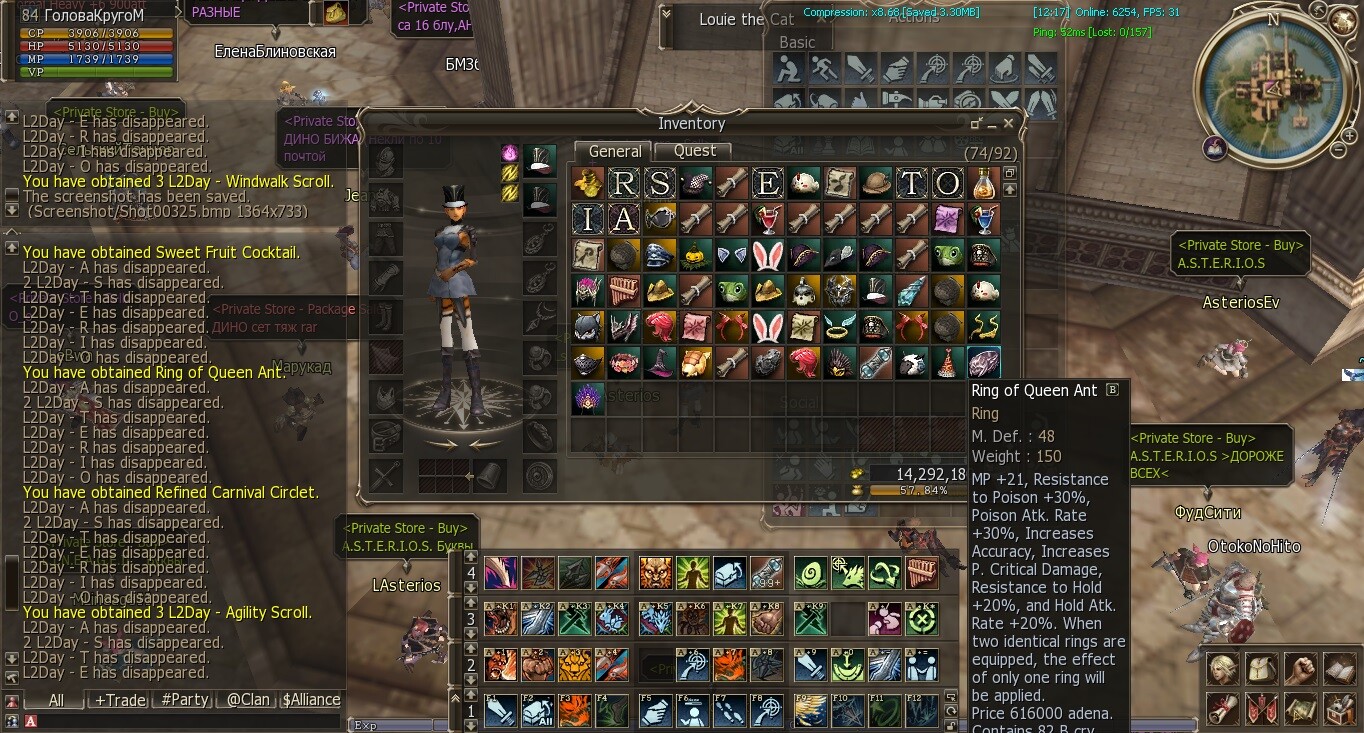The image size is (1364, 733).
Task: Choose the blue cocktail item
Action: click(x=983, y=219)
